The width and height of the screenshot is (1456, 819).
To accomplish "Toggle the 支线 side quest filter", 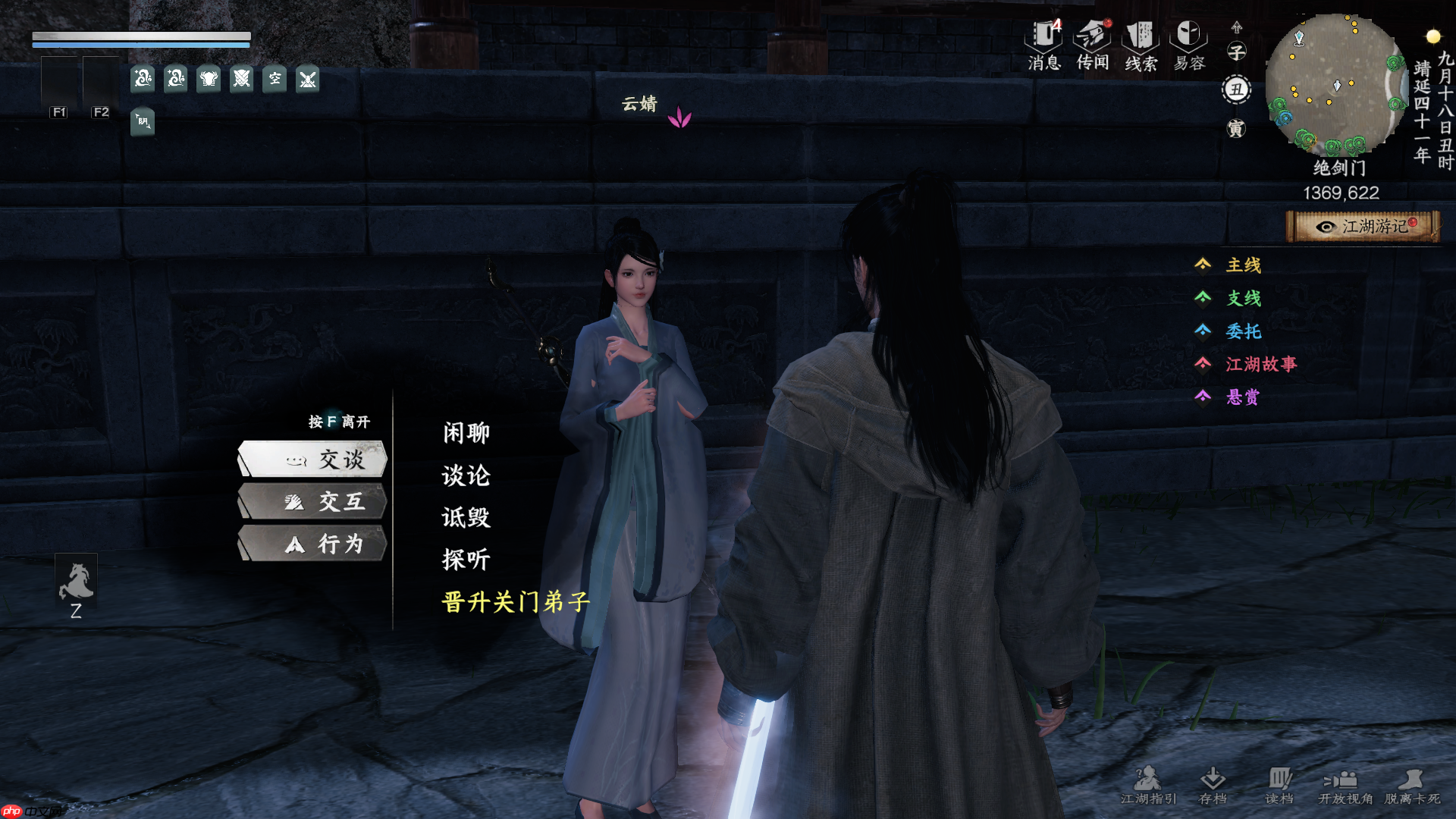I will 1244,299.
